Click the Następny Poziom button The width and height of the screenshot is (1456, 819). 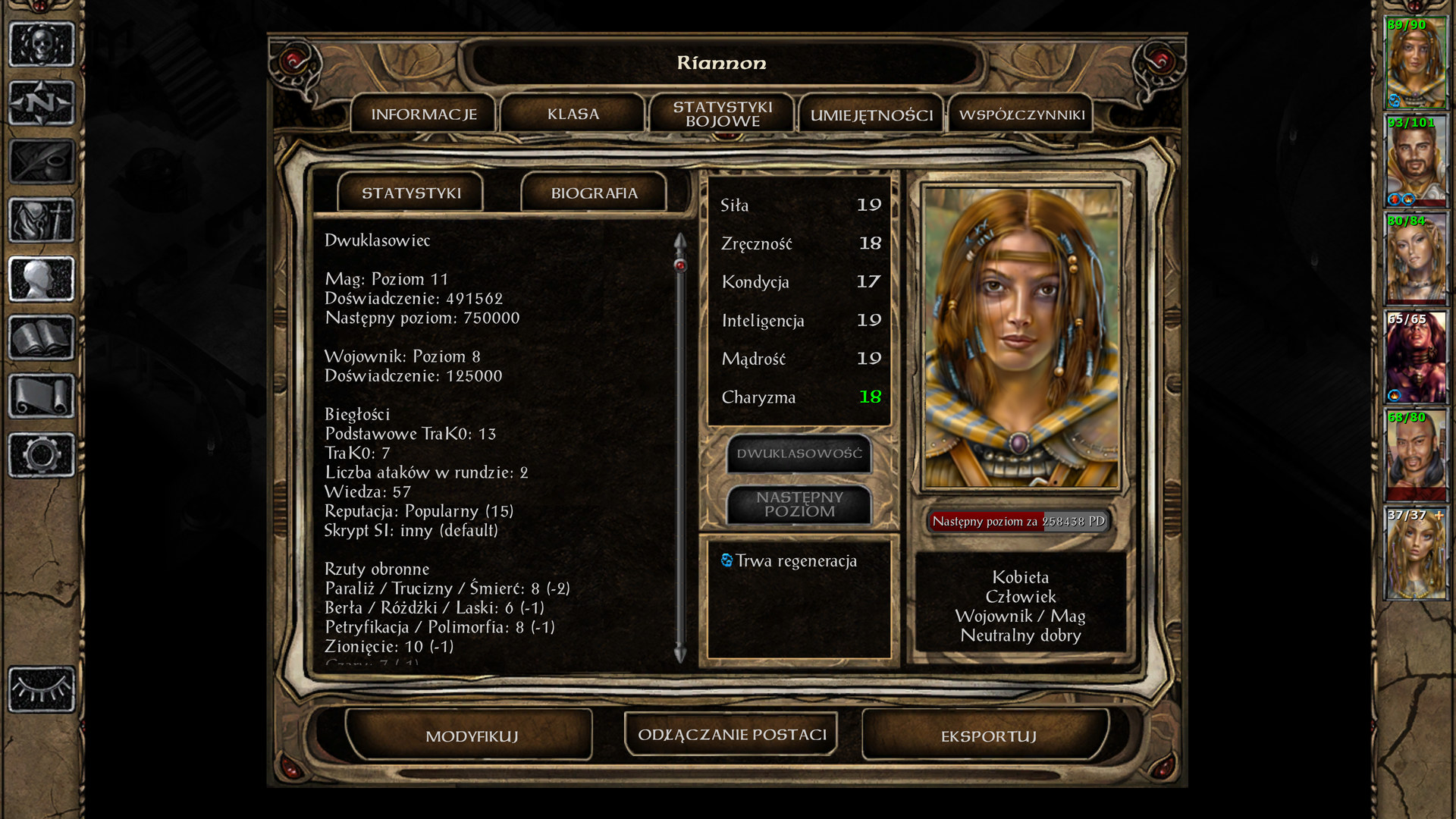tap(799, 504)
